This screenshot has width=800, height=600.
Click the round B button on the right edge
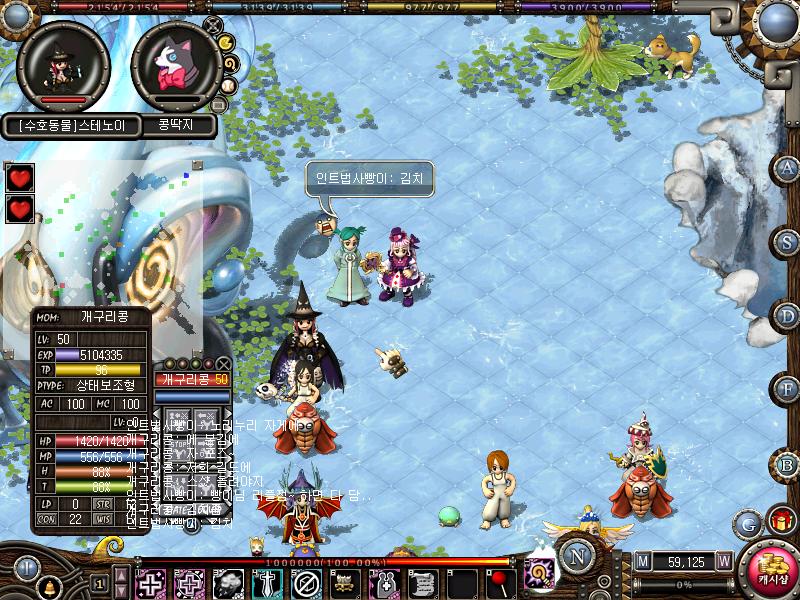pos(787,464)
